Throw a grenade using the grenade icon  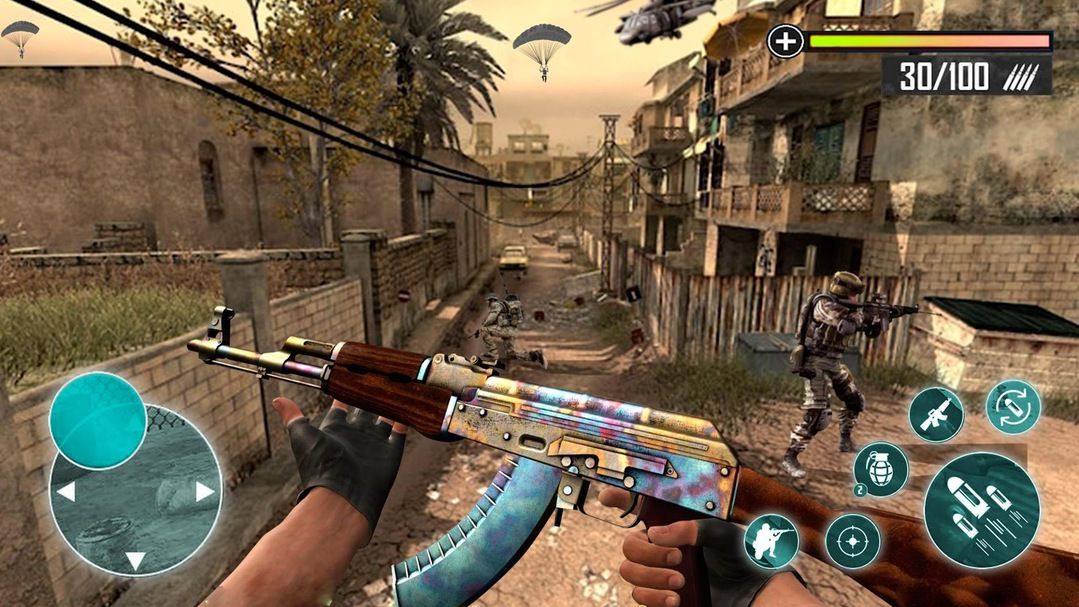click(x=880, y=469)
